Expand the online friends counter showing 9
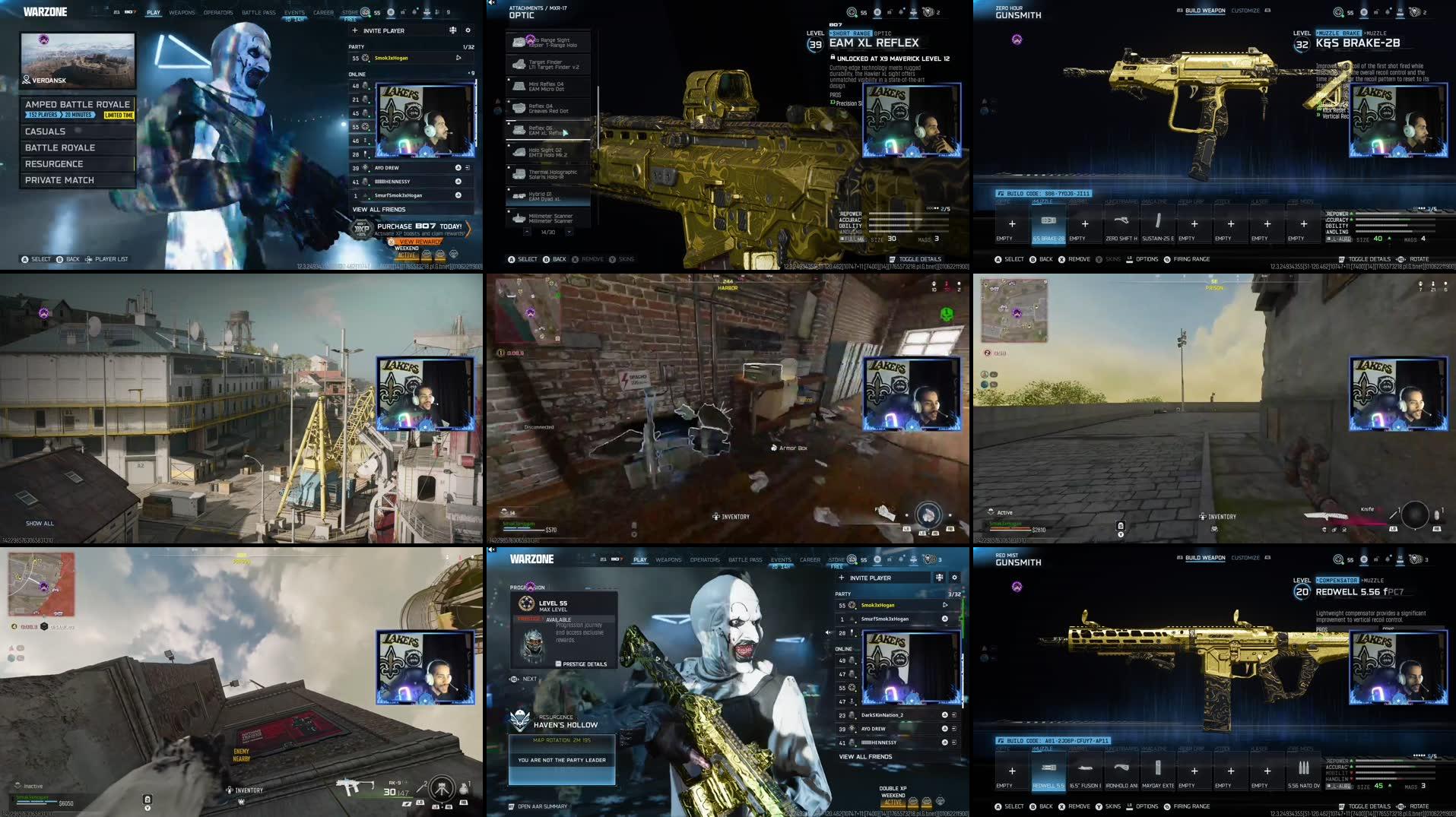Screen dimensions: 1456x817 471,72
